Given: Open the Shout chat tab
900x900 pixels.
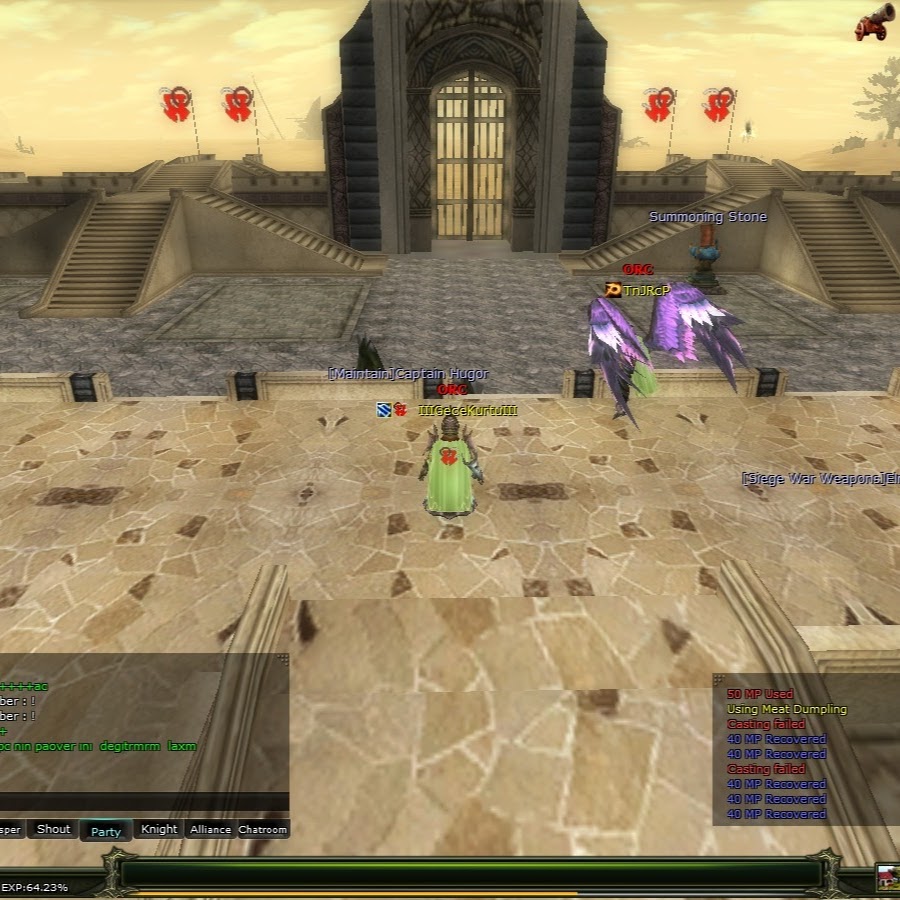Looking at the screenshot, I should (53, 829).
